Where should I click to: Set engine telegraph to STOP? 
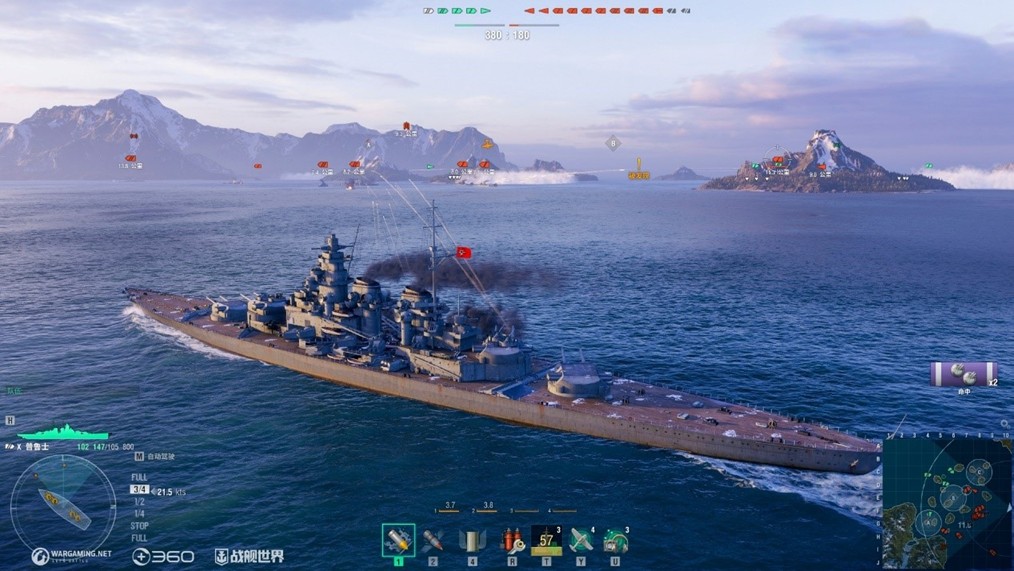(x=140, y=525)
